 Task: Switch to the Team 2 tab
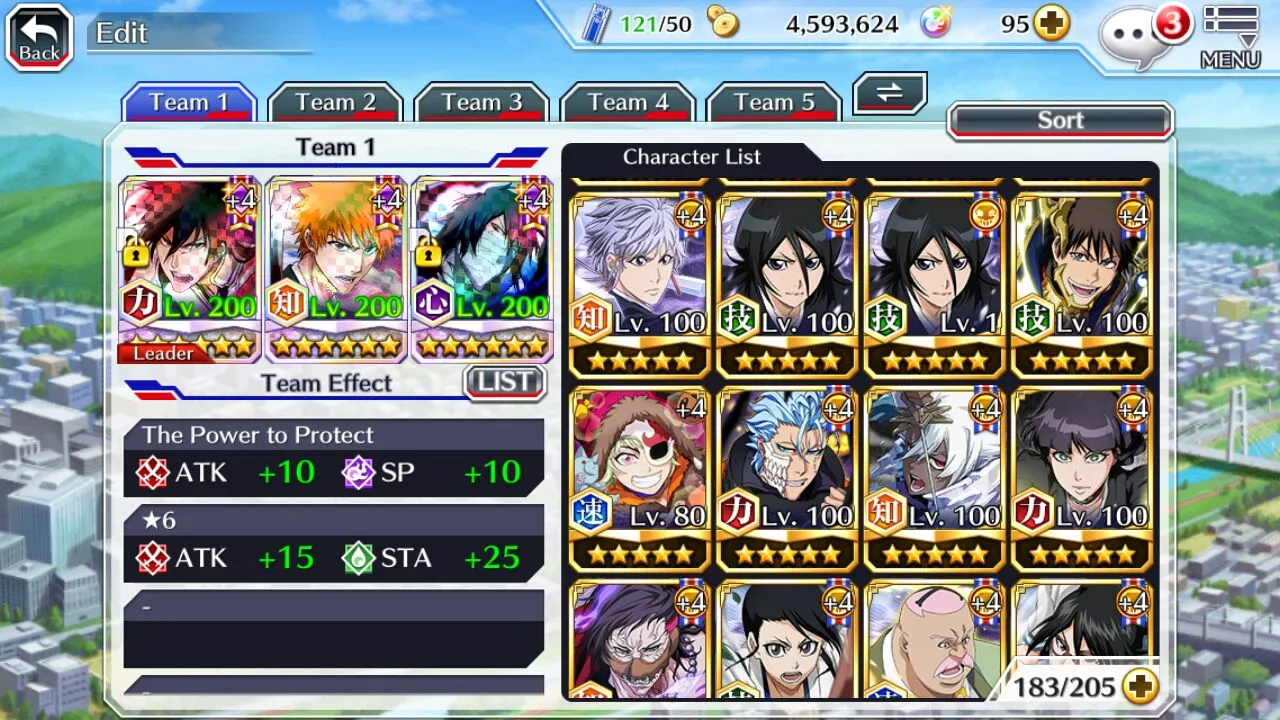point(335,103)
